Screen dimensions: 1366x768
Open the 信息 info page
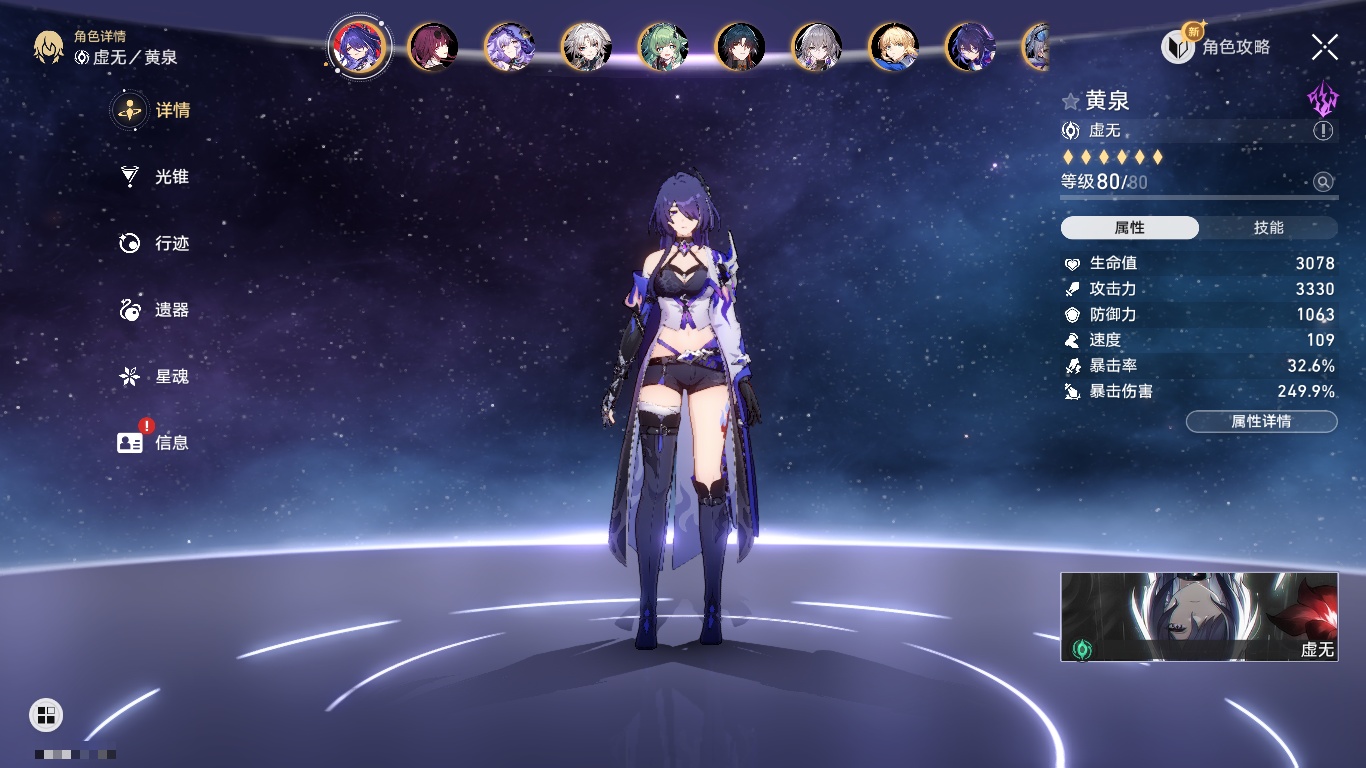pyautogui.click(x=155, y=442)
